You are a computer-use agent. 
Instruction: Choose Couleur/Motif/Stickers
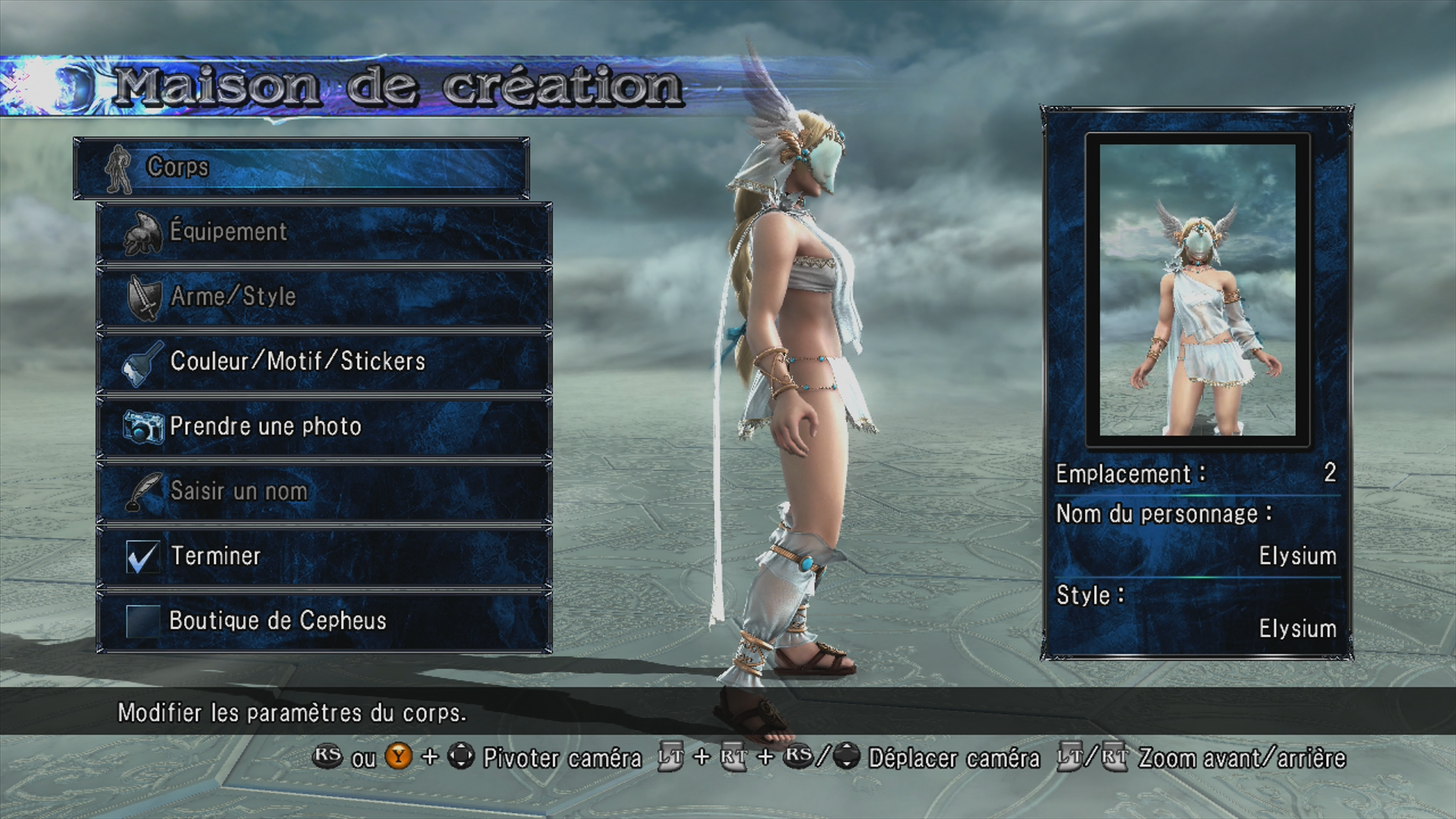[324, 362]
